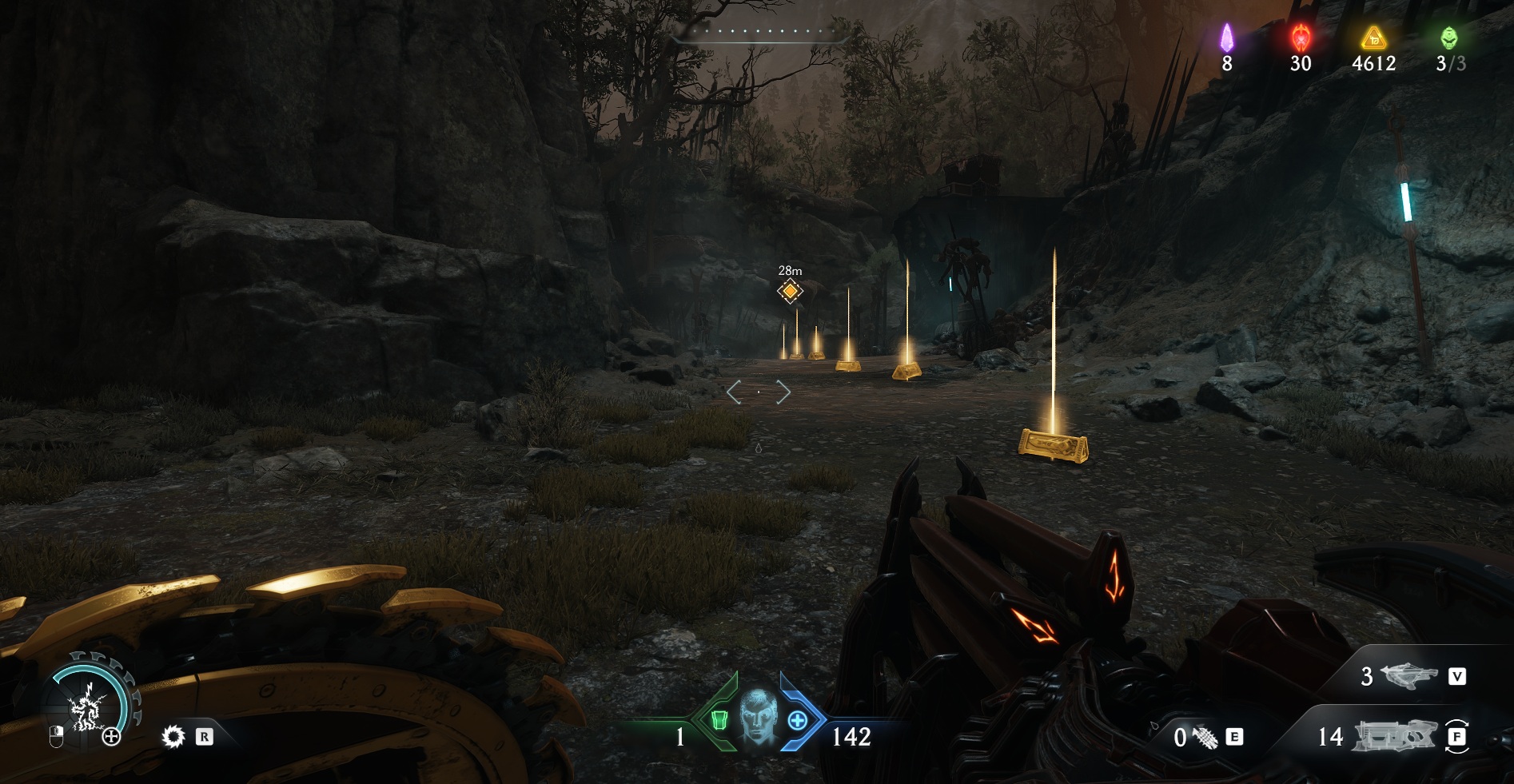The image size is (1514, 784).
Task: Click the purple crystal currency icon
Action: coord(1226,38)
